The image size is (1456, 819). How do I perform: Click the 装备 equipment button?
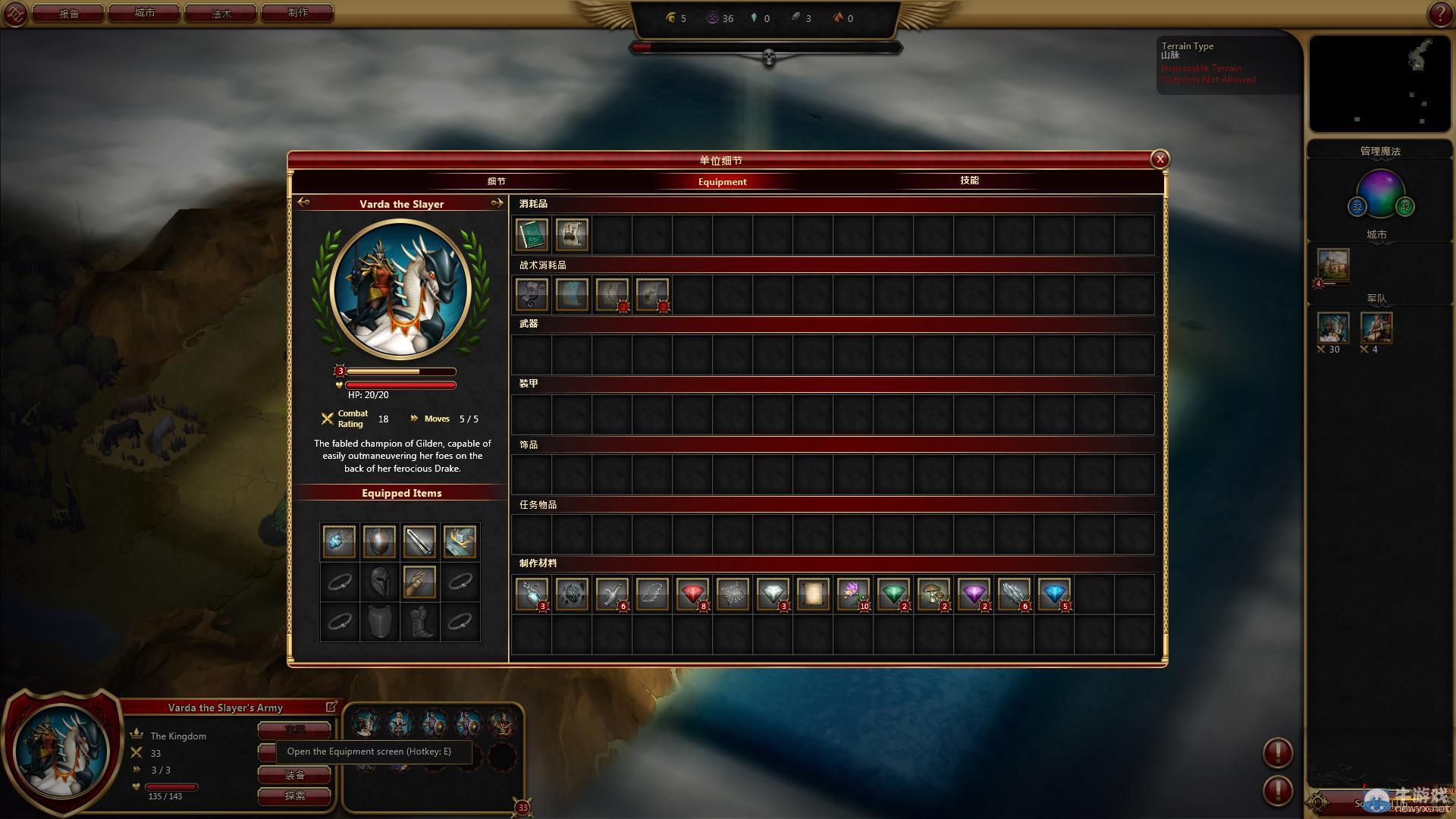[294, 775]
